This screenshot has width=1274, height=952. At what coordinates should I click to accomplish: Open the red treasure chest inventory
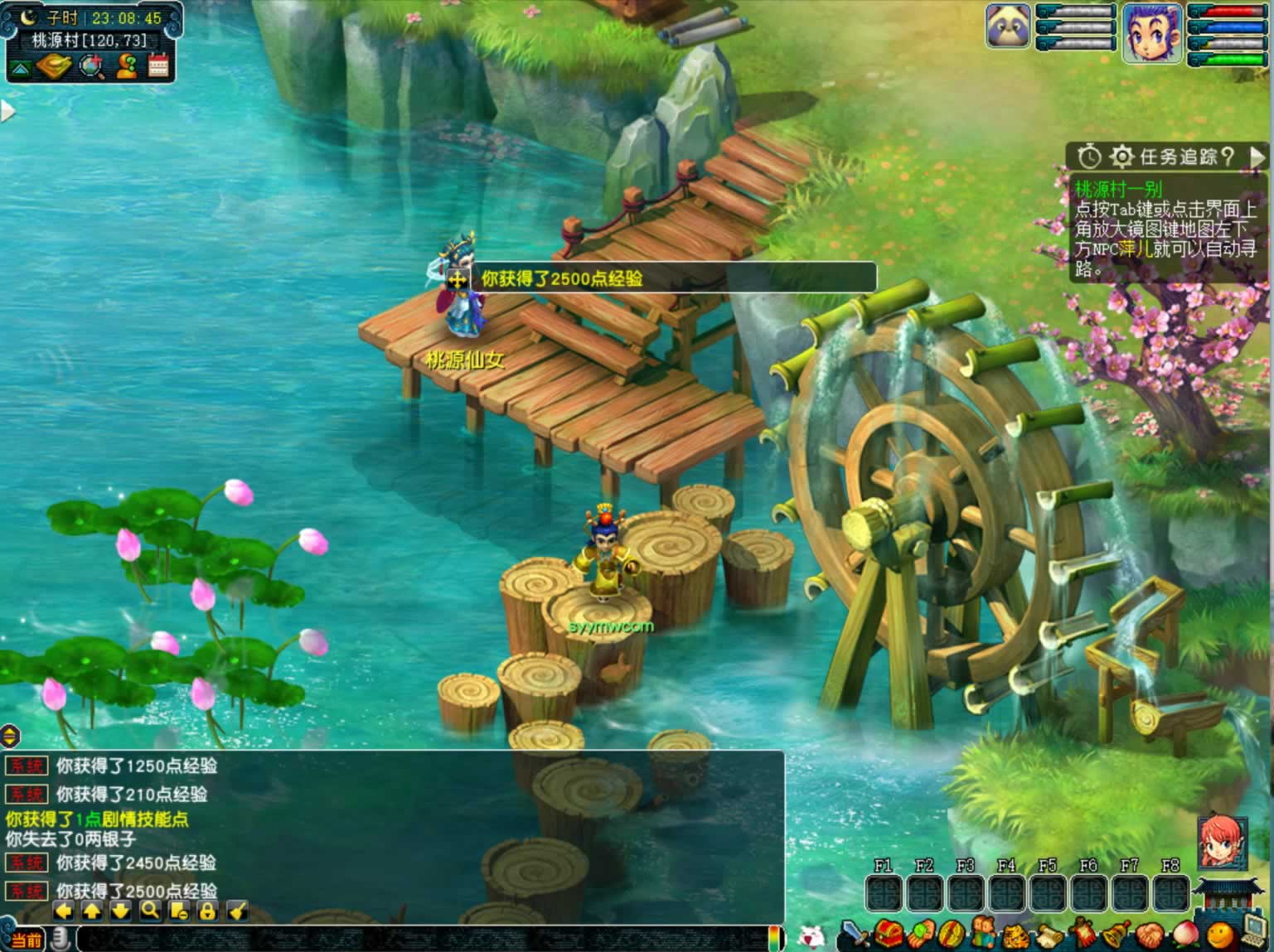[x=889, y=935]
